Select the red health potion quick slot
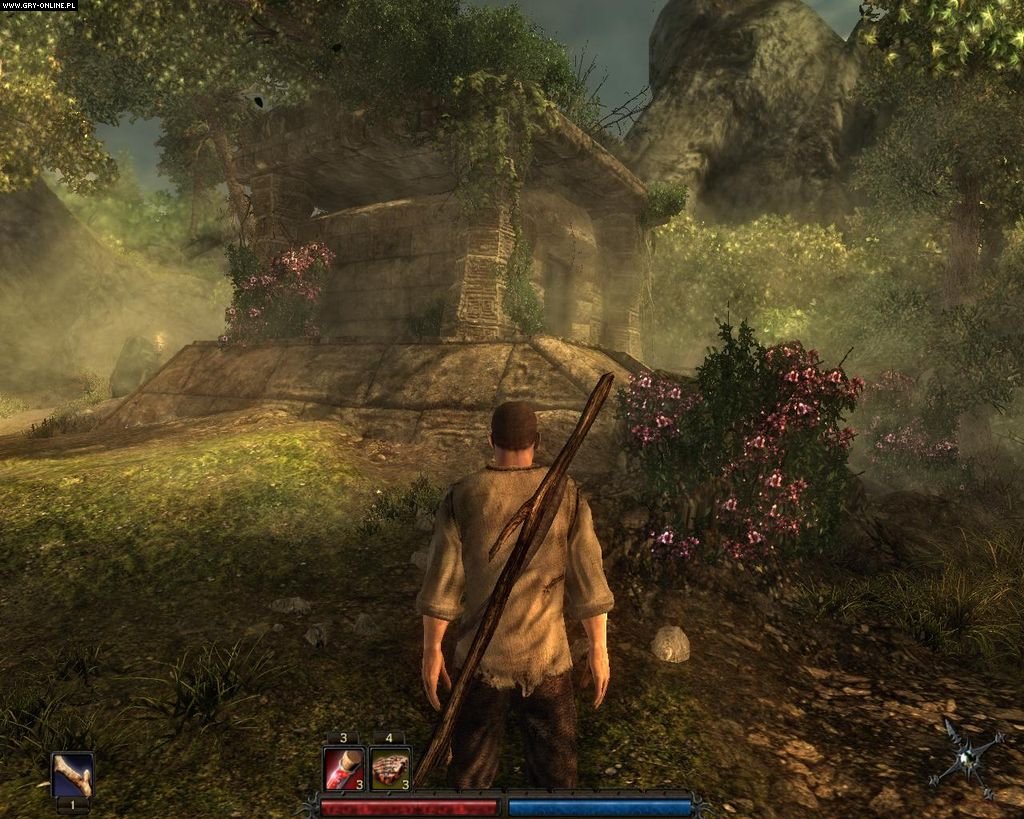Screen dimensions: 1024x819 click(343, 769)
